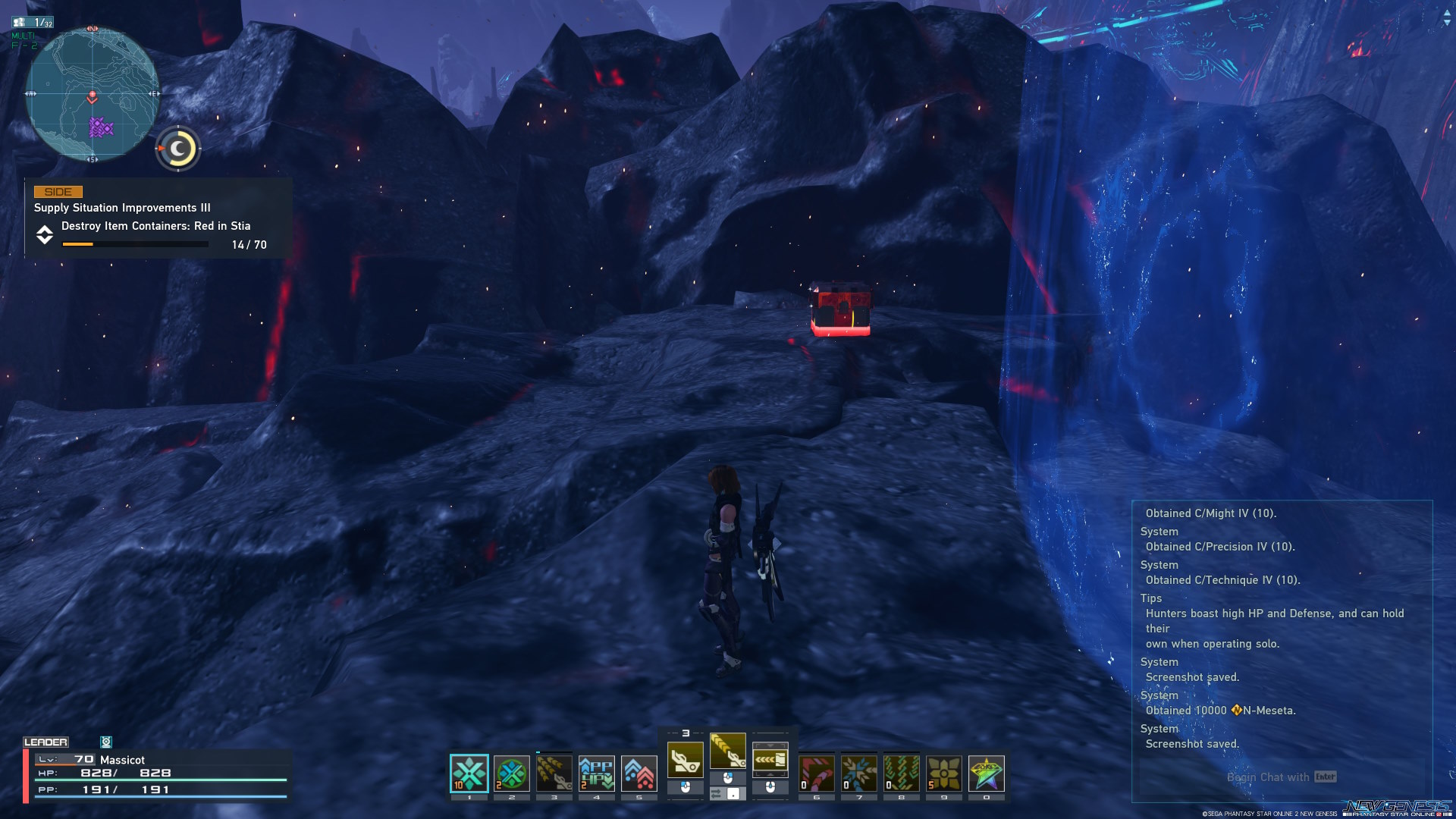
Task: Click the SIDE quest tag label
Action: (59, 192)
